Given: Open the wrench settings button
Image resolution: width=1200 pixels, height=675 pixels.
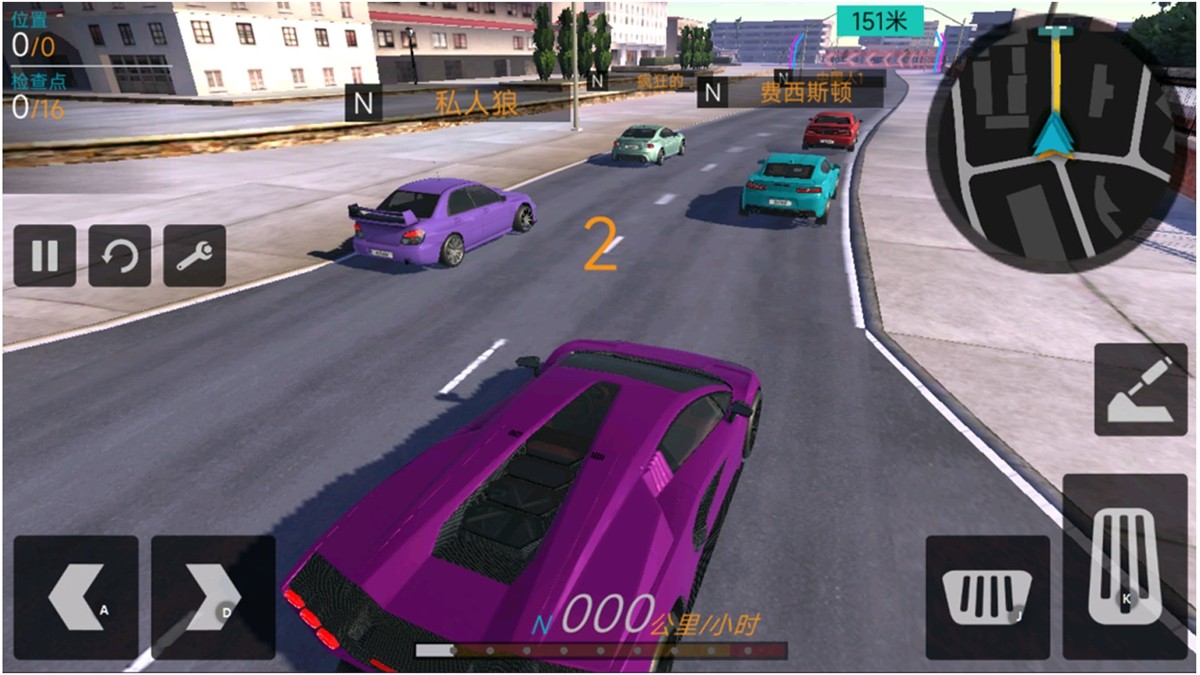Looking at the screenshot, I should click(x=194, y=256).
